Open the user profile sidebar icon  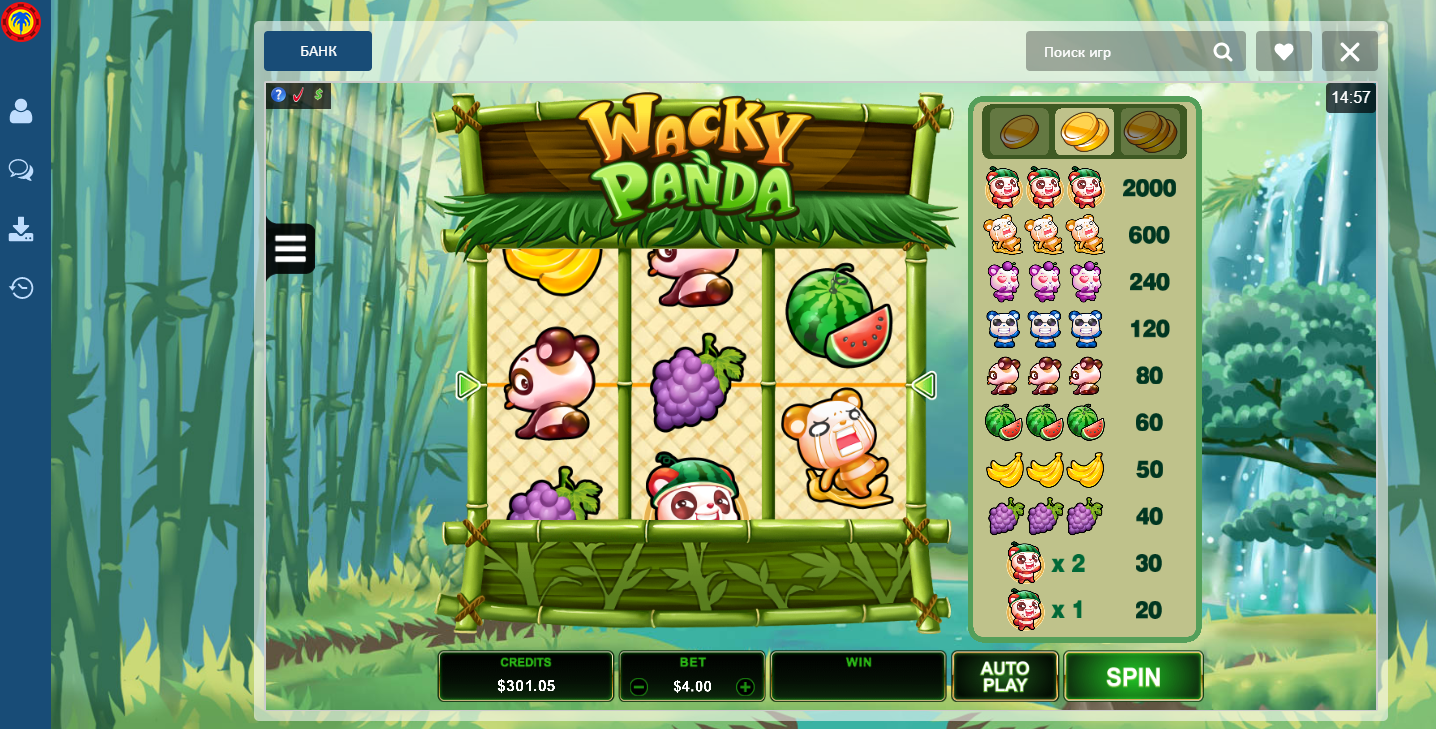[21, 111]
